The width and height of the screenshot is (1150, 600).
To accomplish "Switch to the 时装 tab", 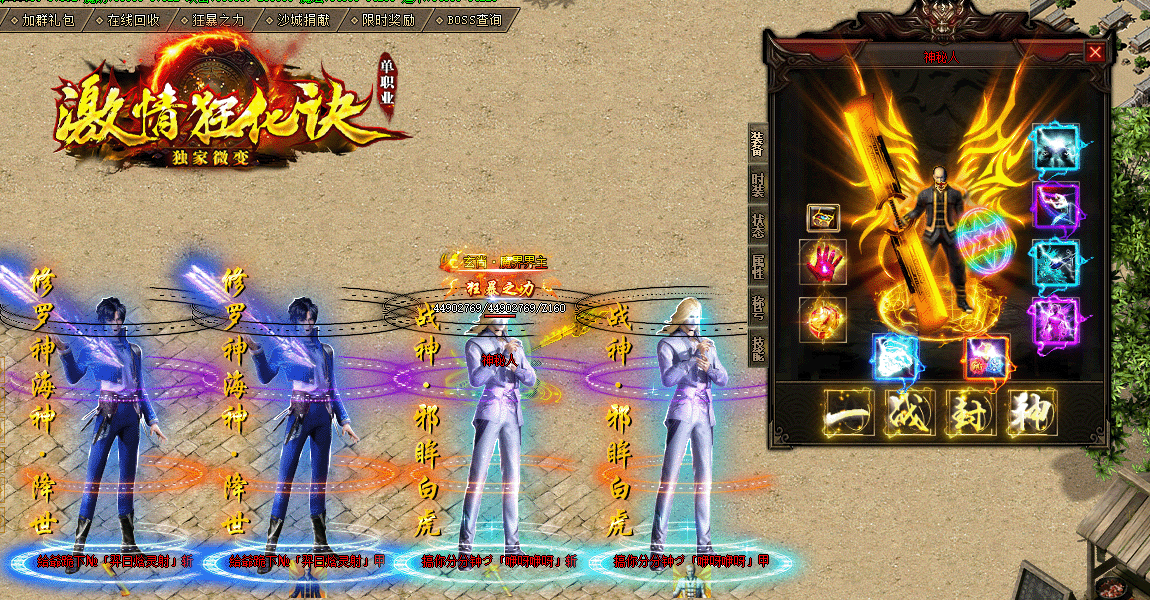I will tap(757, 184).
